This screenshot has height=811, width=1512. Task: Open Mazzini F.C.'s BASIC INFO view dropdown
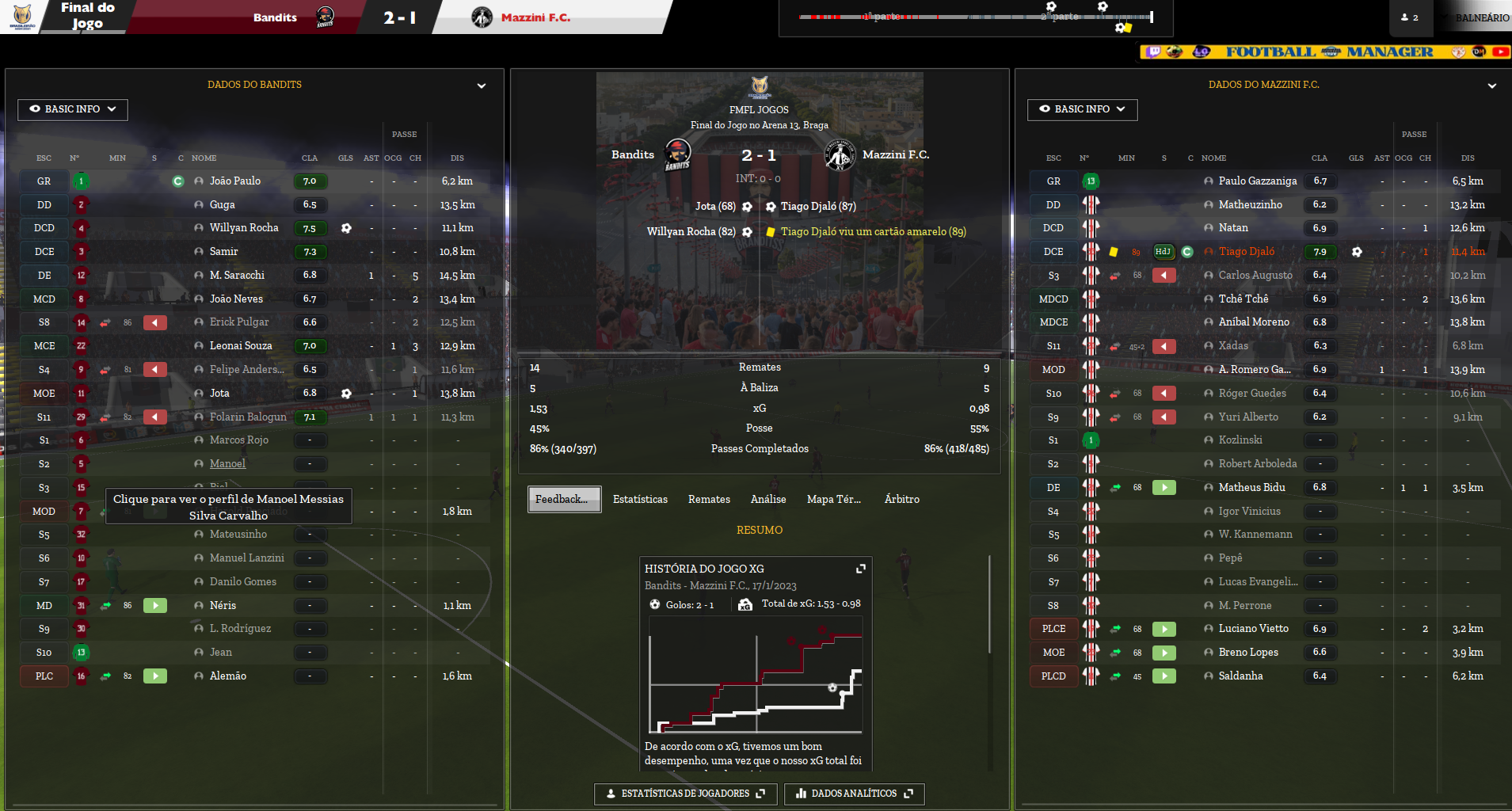pos(1082,109)
